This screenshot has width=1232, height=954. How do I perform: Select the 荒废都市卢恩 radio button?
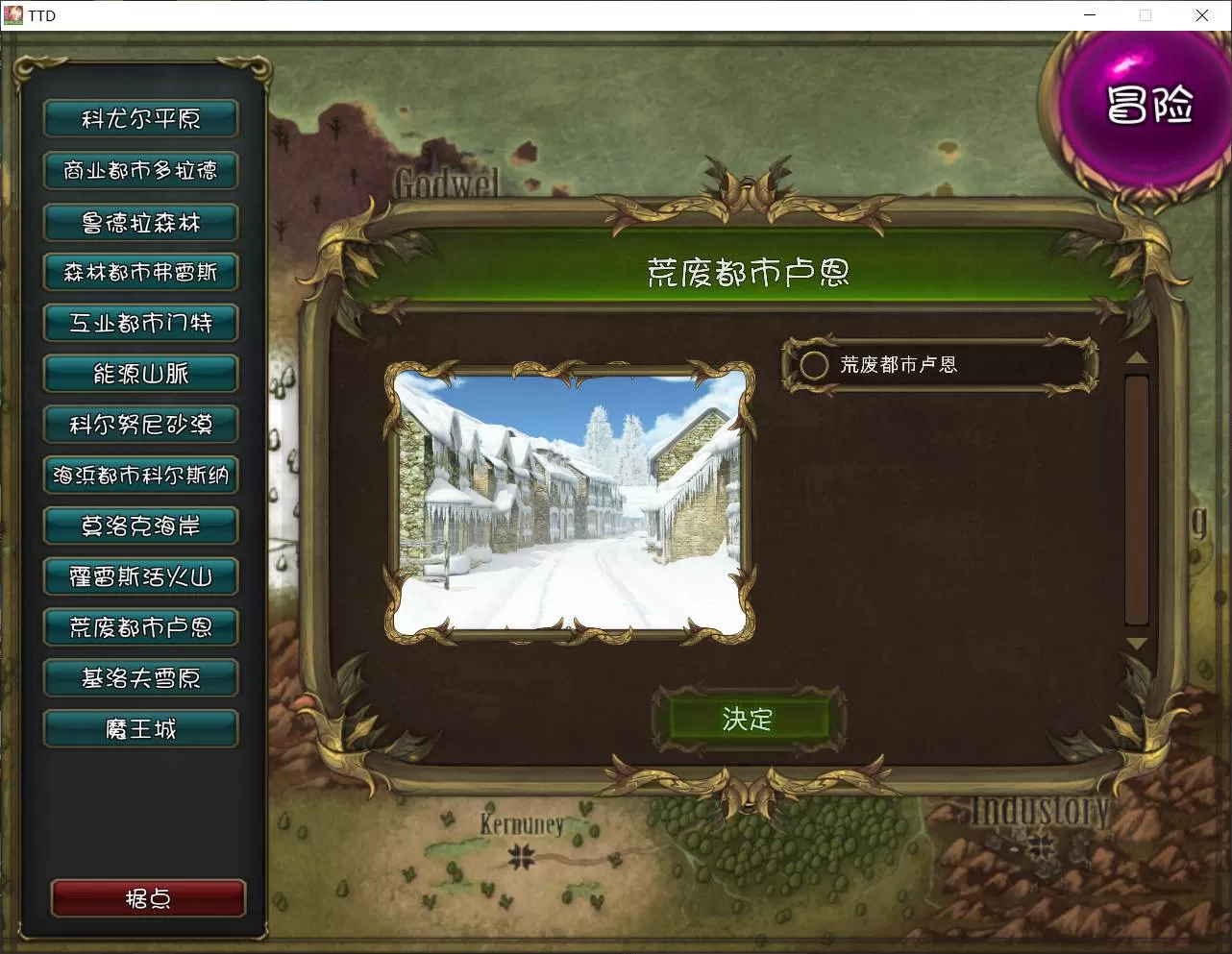coord(814,365)
